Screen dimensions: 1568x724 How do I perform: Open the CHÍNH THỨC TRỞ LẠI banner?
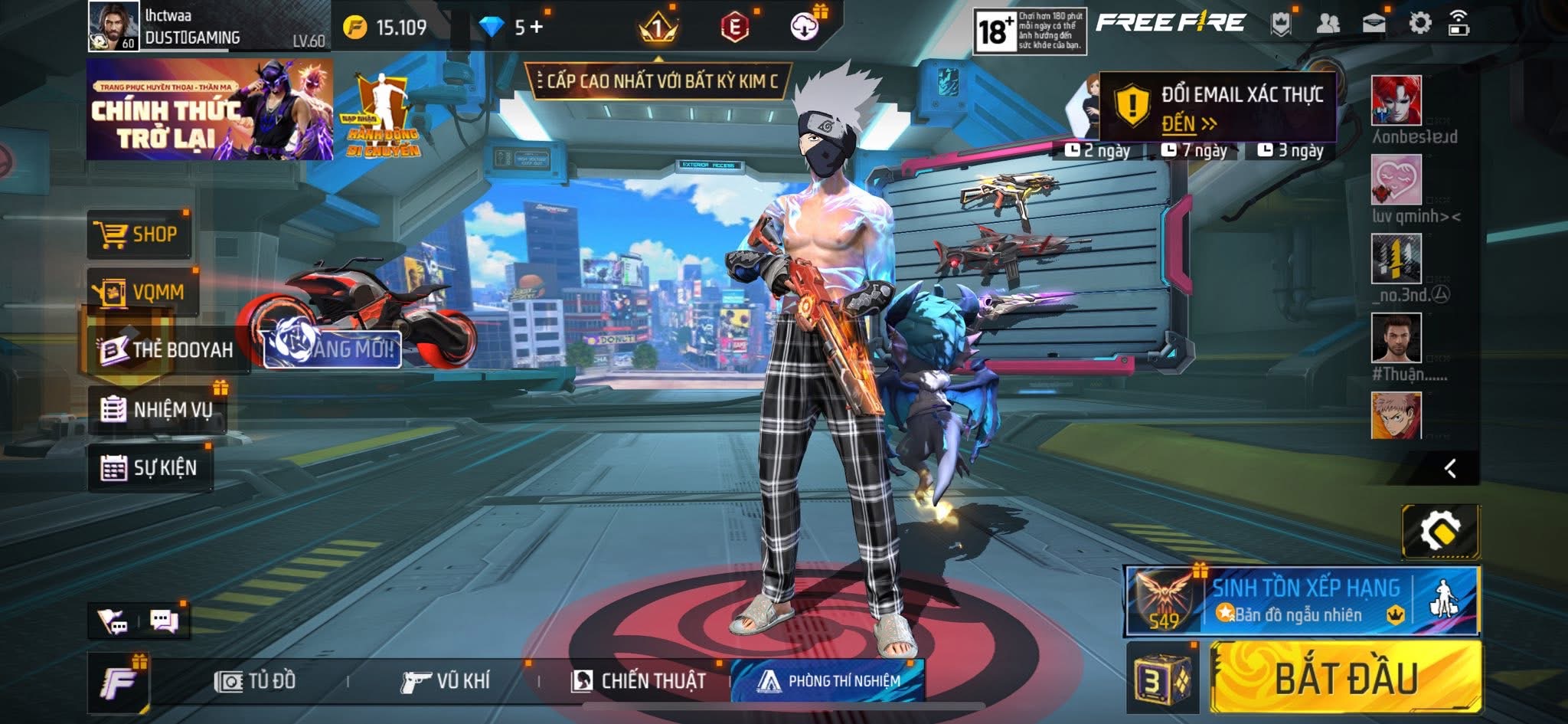[x=209, y=110]
